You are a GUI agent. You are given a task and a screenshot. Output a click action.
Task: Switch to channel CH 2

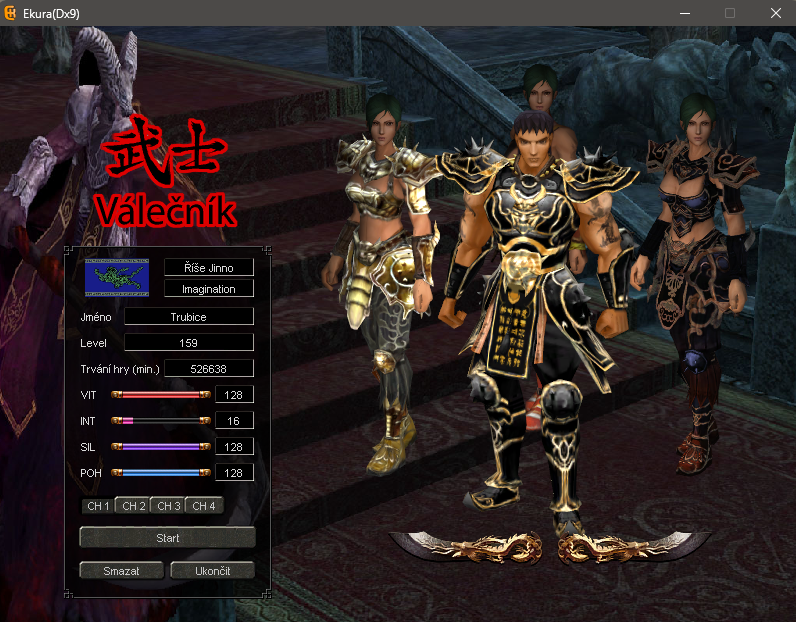pos(133,506)
